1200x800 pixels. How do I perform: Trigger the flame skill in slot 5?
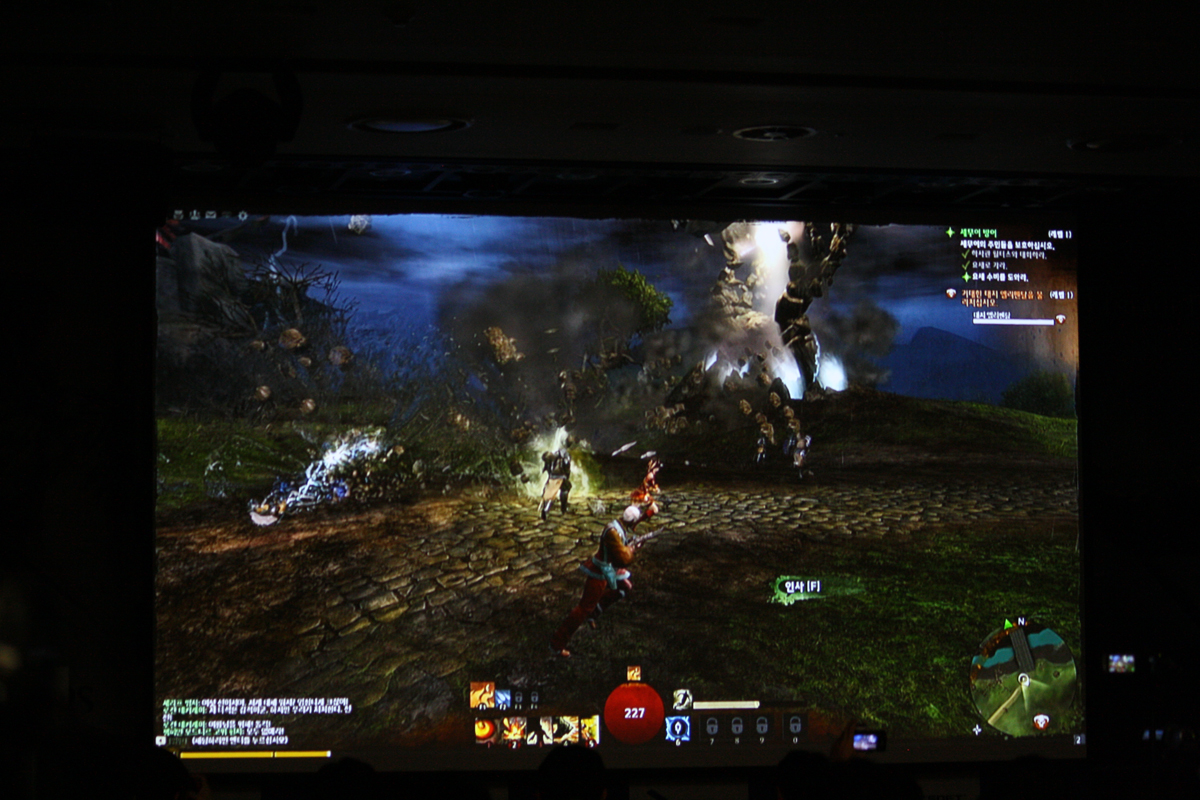[x=589, y=730]
